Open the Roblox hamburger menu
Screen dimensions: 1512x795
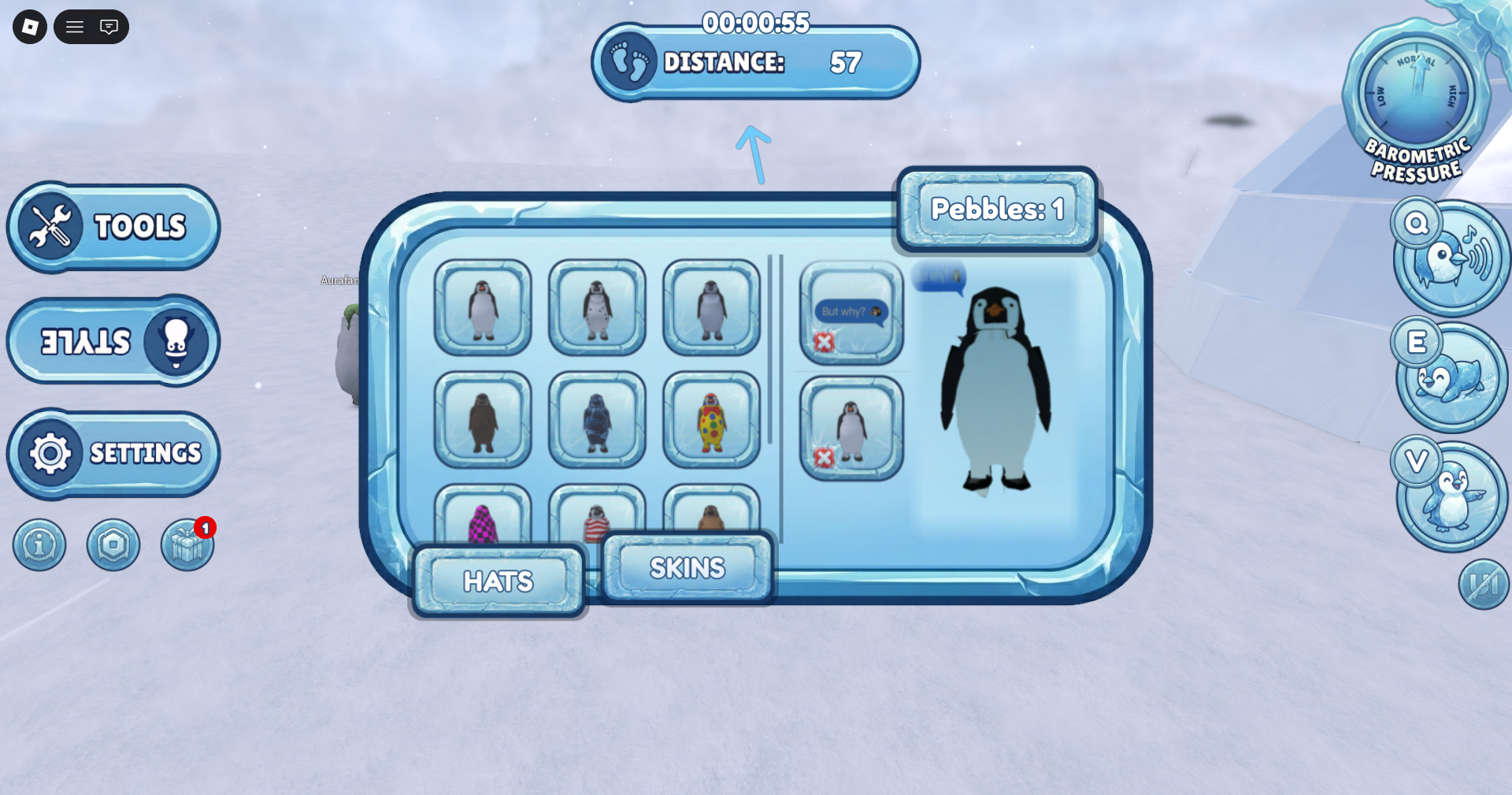[x=75, y=26]
